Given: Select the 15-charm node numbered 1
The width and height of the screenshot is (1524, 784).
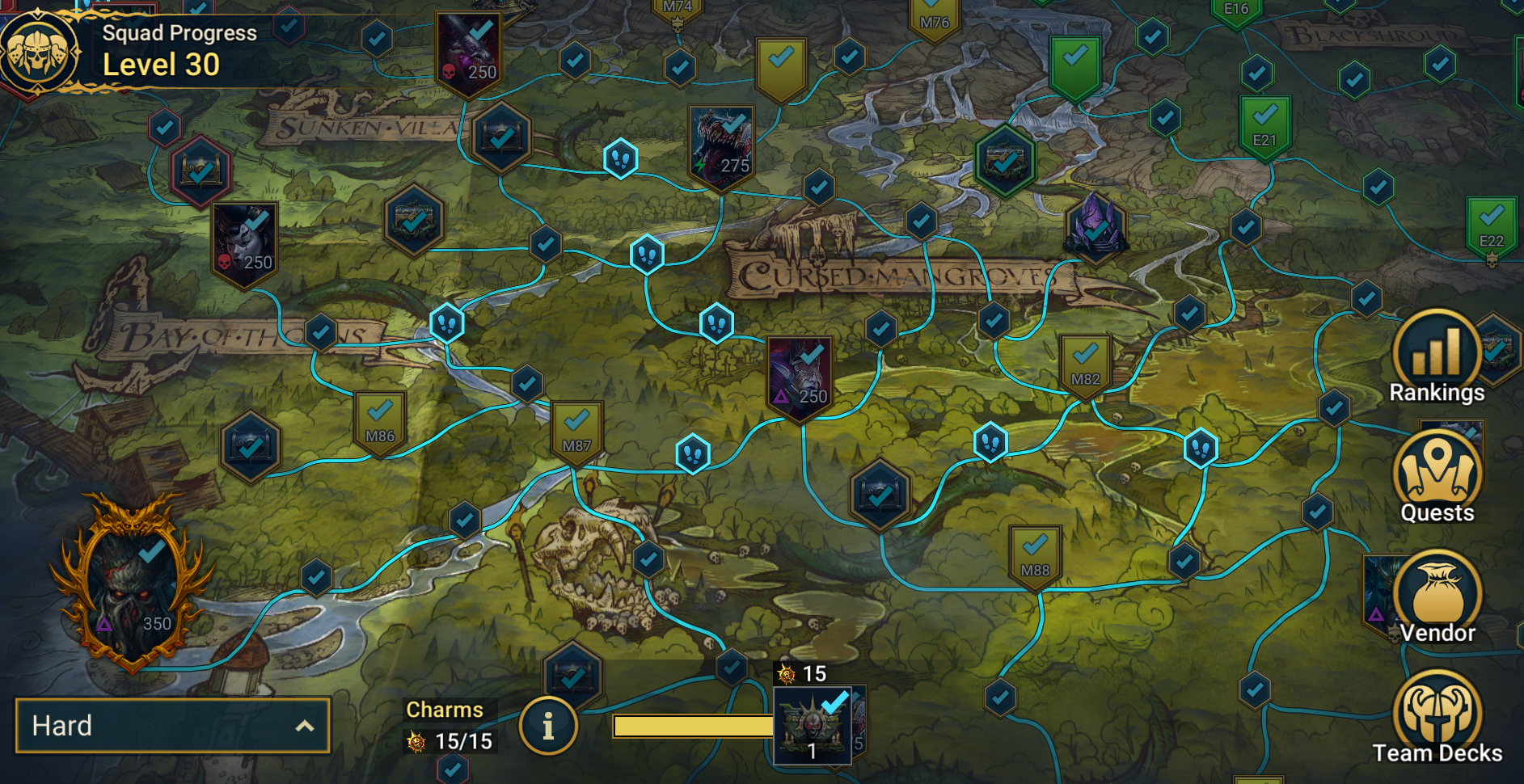Looking at the screenshot, I should [812, 725].
